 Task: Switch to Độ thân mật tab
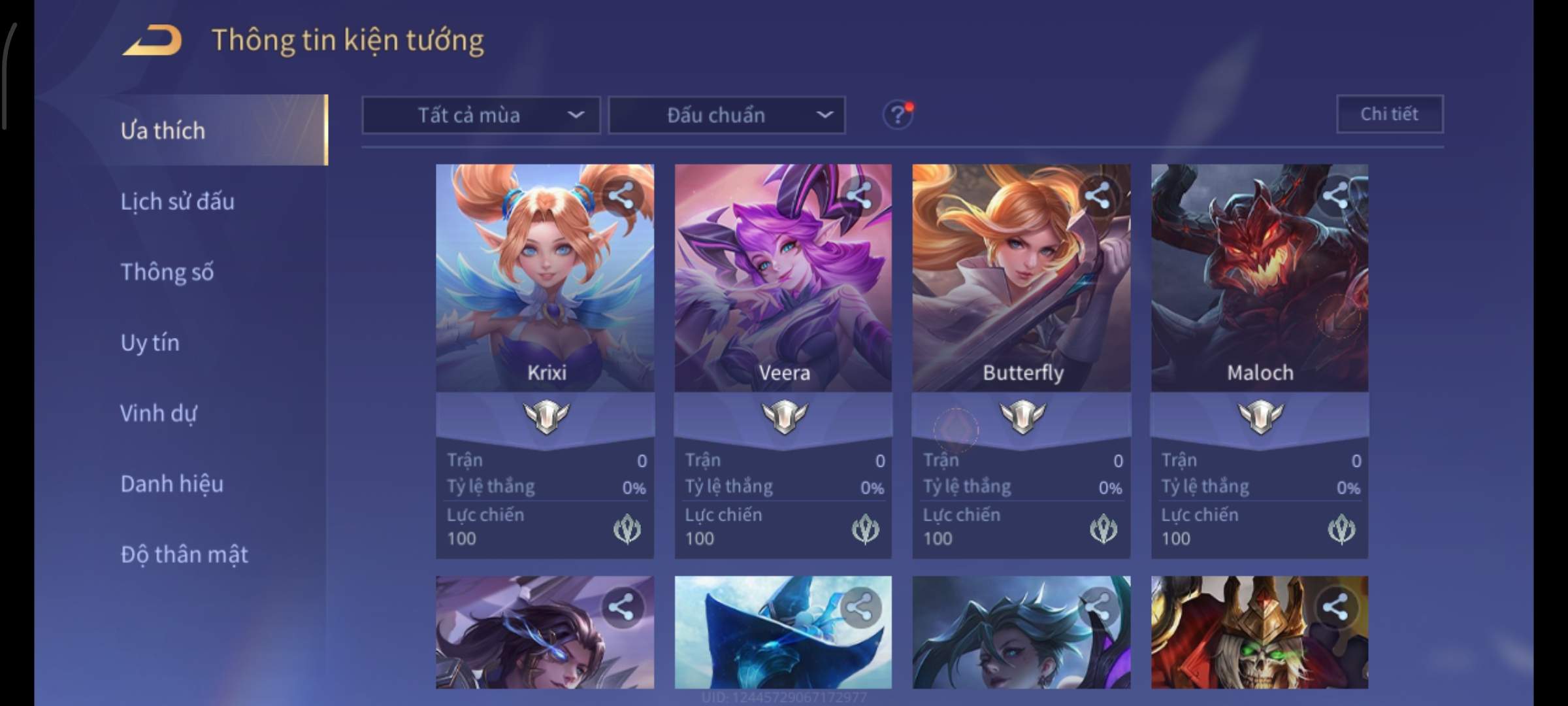tap(184, 554)
